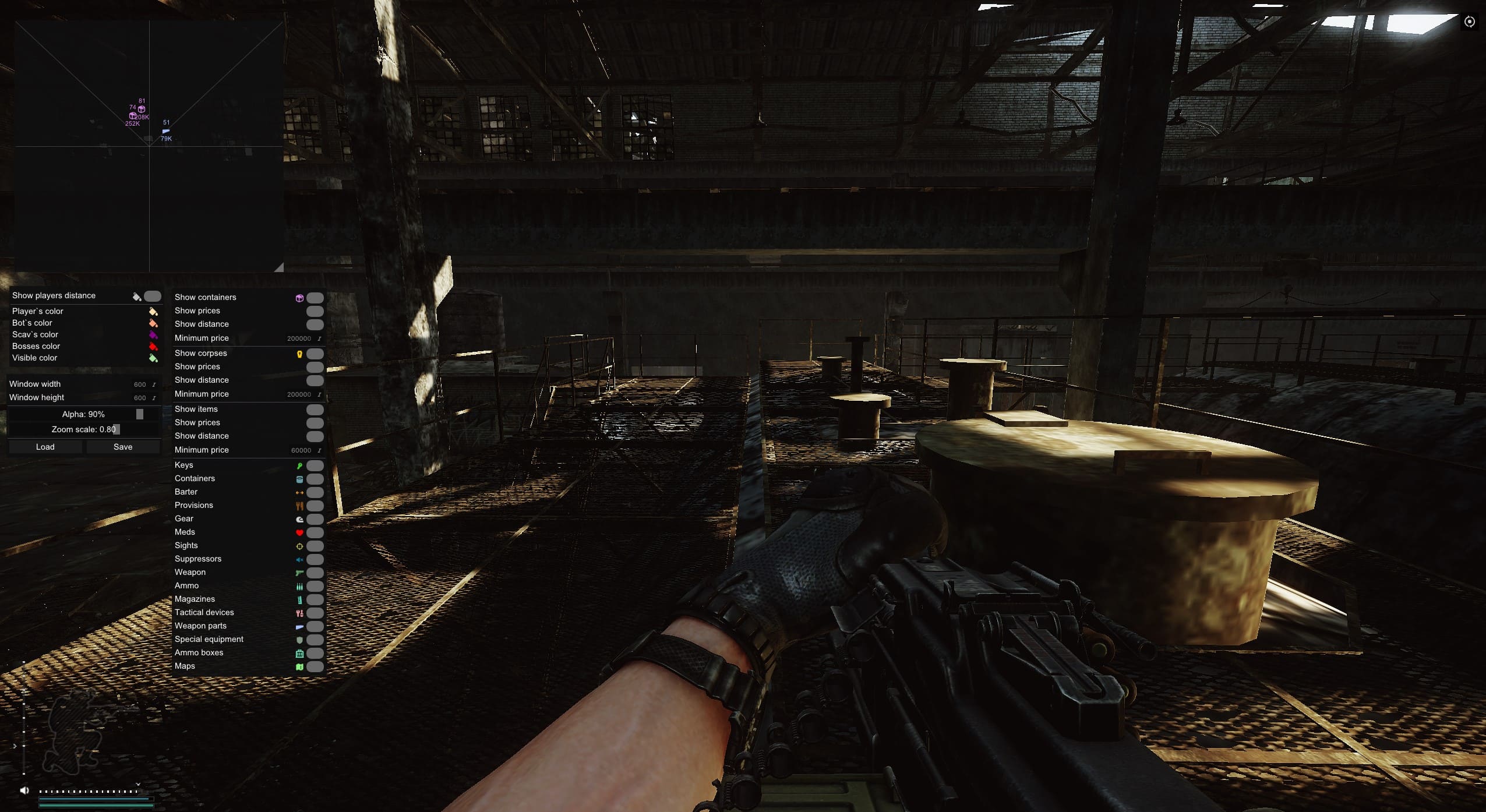Screen dimensions: 1486x812
Task: Enable the Show containers toggle
Action: click(314, 298)
